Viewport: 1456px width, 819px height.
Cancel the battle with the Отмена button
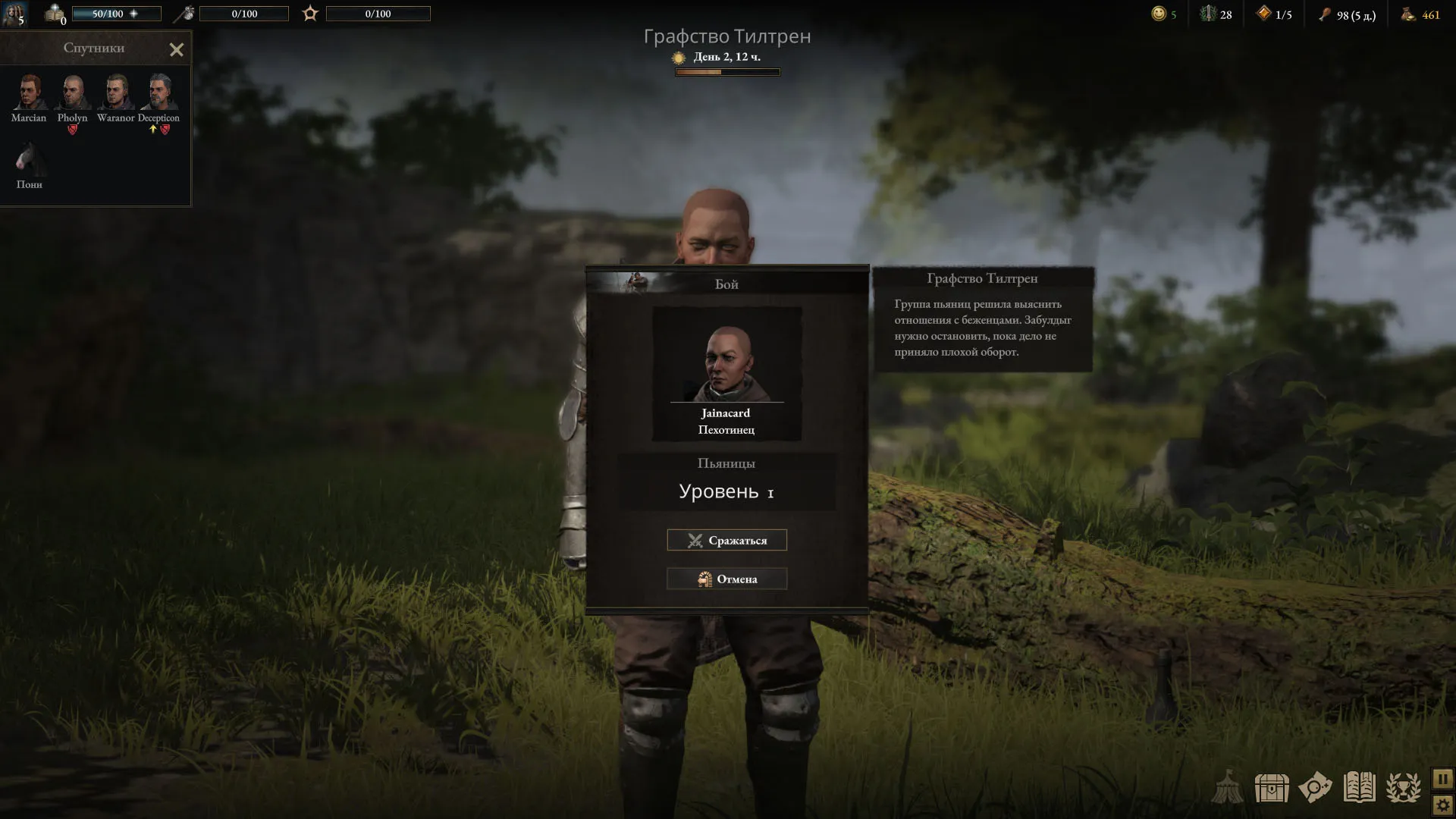[x=726, y=579]
